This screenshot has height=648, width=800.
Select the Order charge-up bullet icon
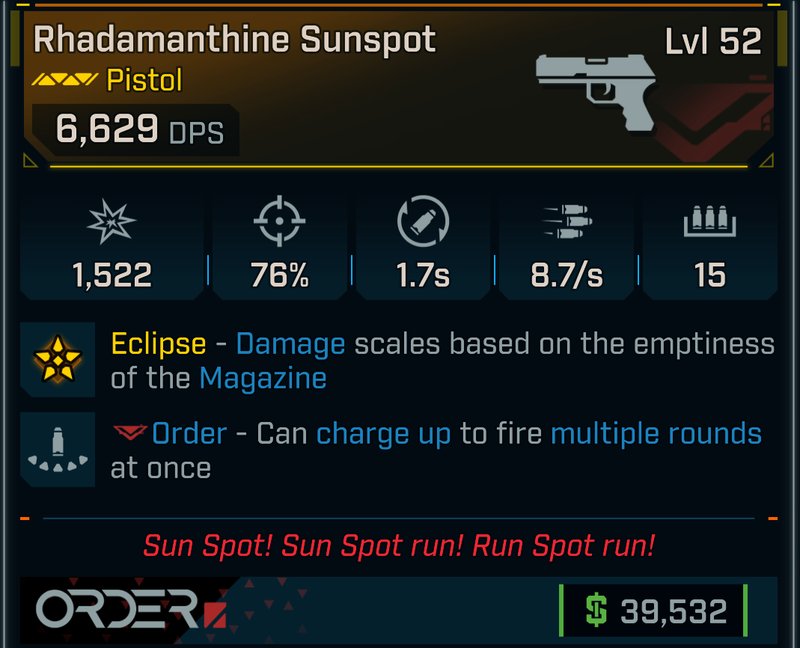pyautogui.click(x=58, y=450)
